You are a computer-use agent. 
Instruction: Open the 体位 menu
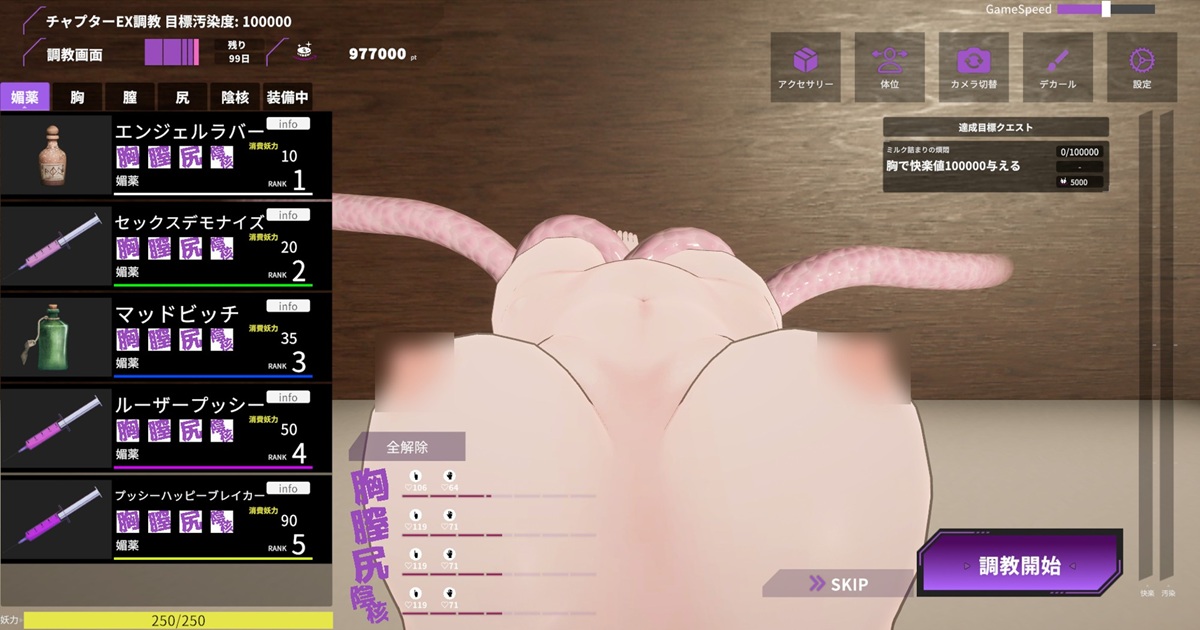[x=889, y=67]
